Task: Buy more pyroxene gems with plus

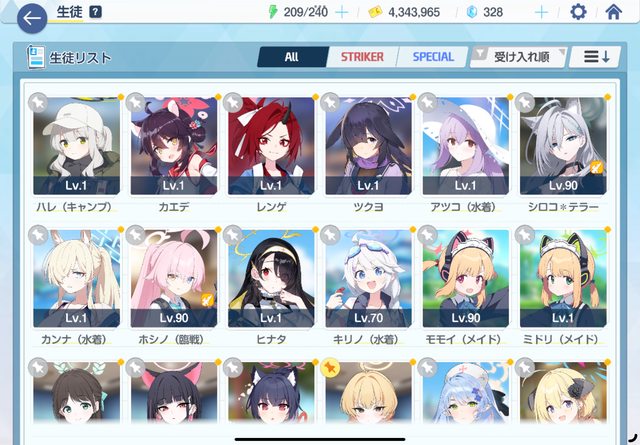Action: point(541,12)
